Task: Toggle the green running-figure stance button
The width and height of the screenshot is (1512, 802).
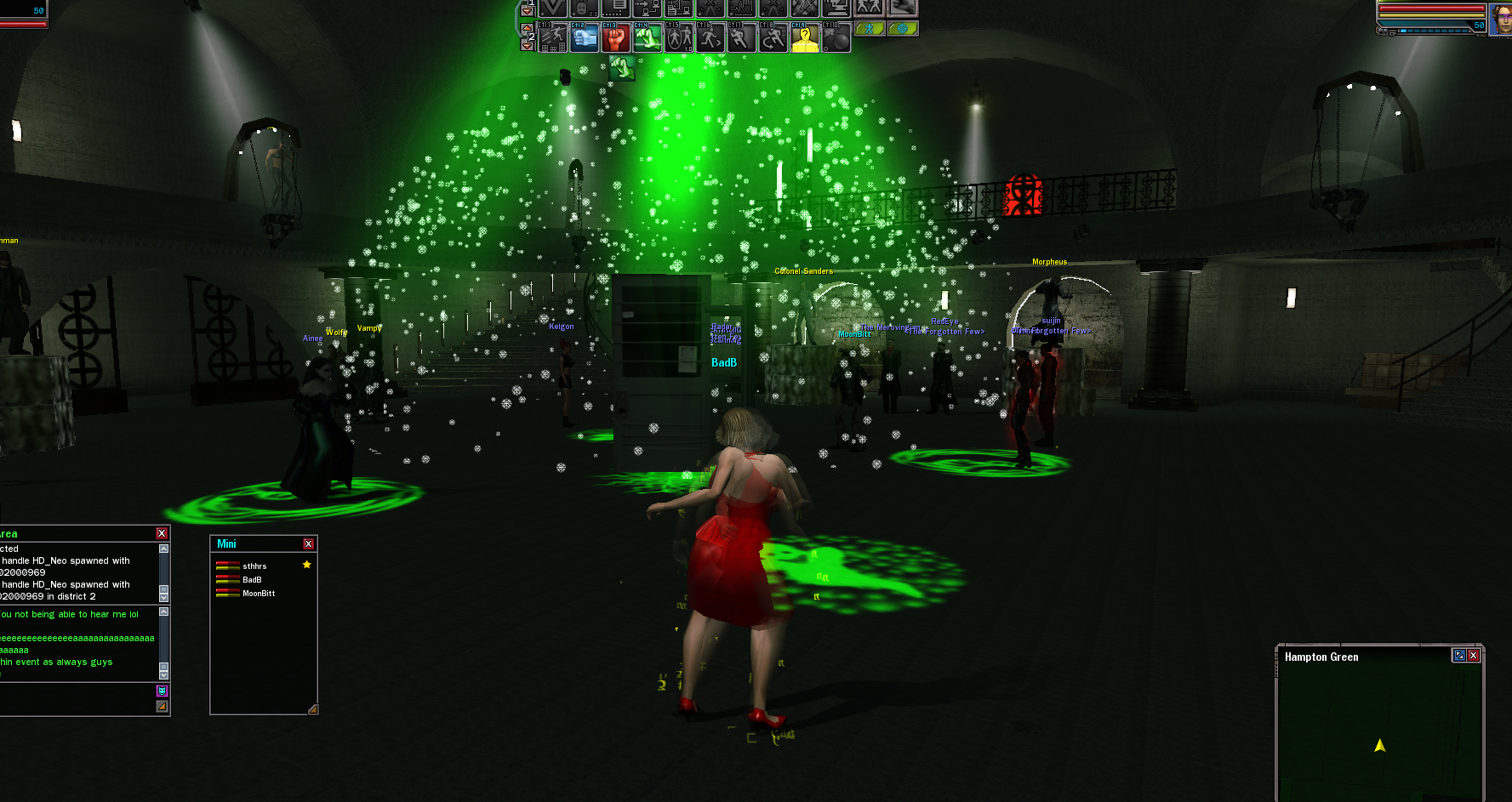Action: 870,29
